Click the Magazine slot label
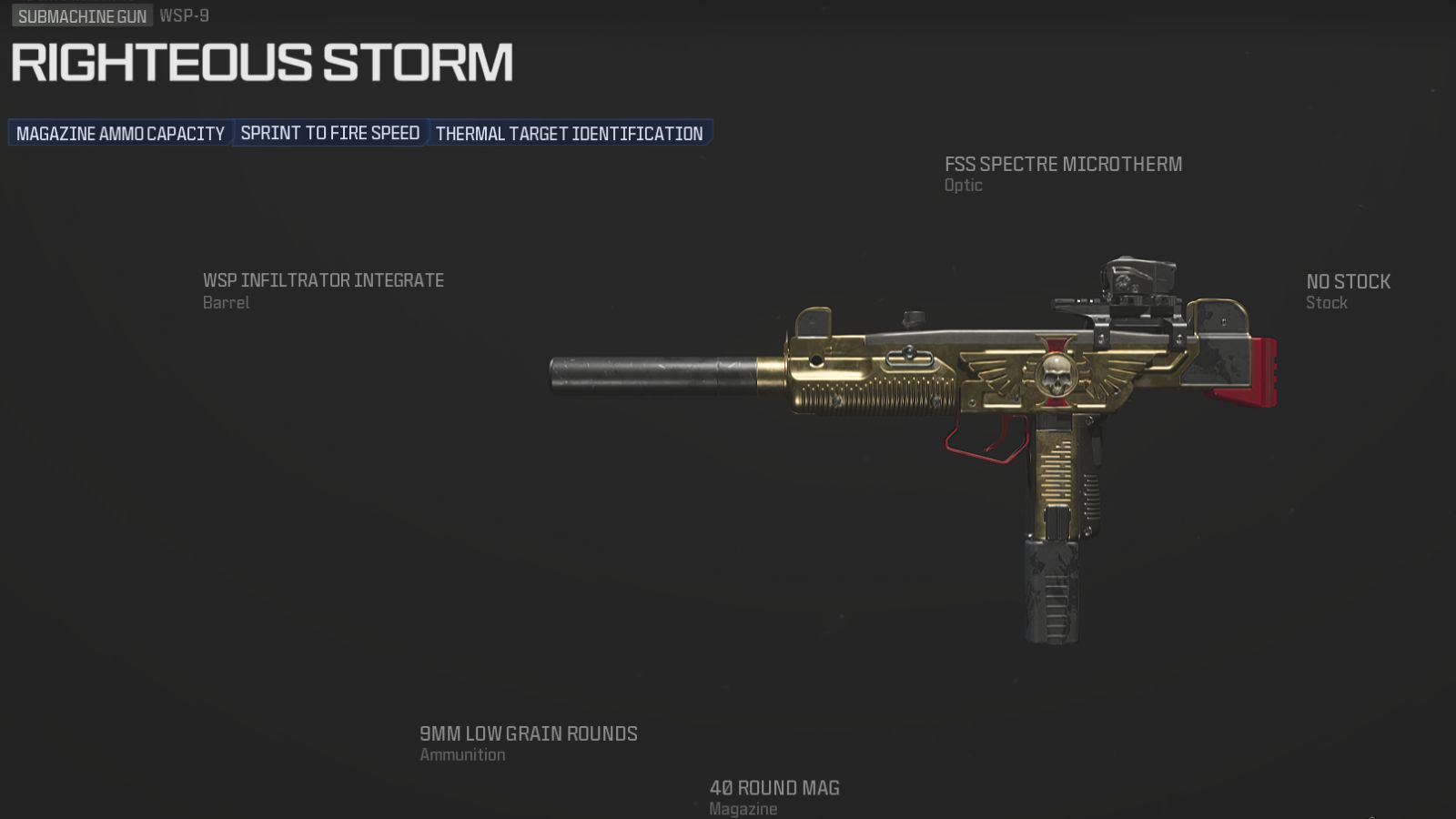This screenshot has width=1456, height=819. [x=742, y=807]
